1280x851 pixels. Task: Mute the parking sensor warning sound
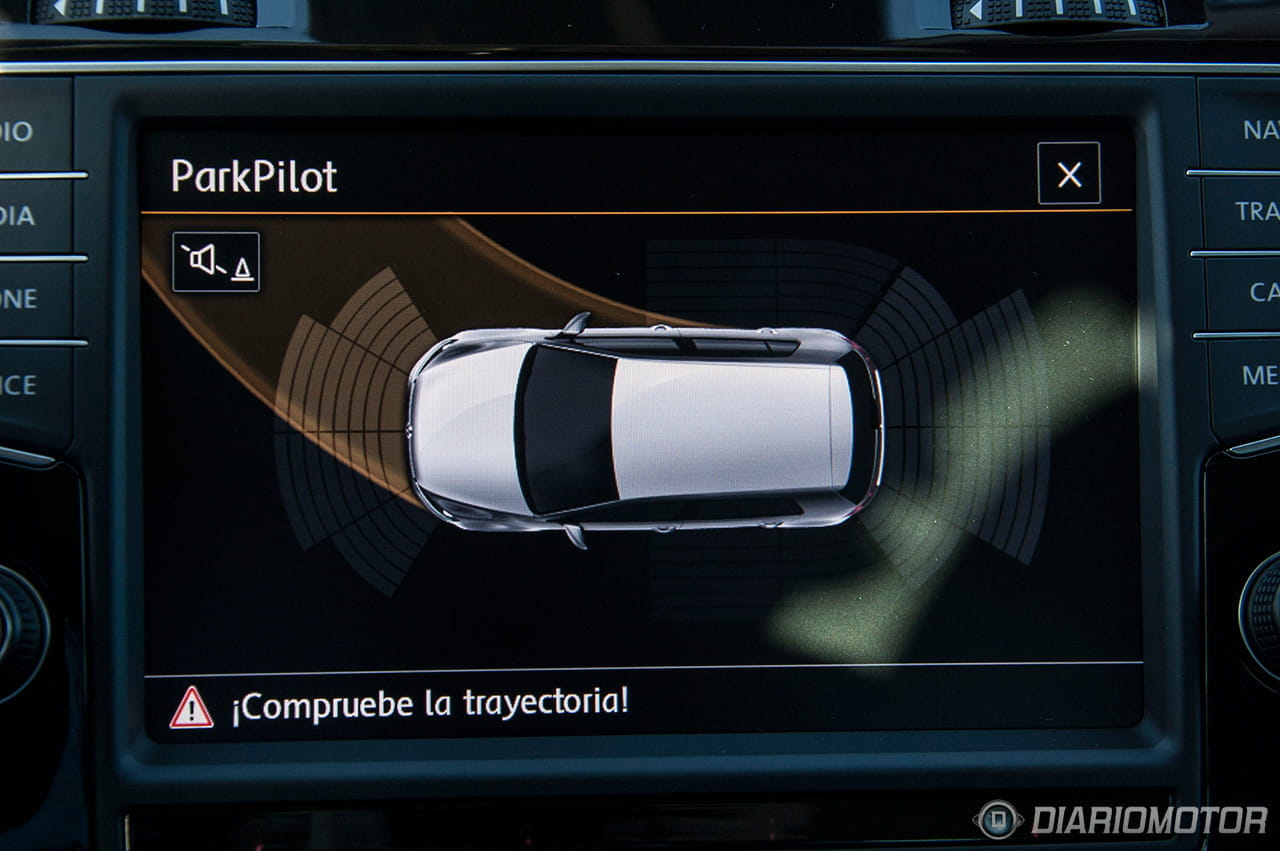216,262
